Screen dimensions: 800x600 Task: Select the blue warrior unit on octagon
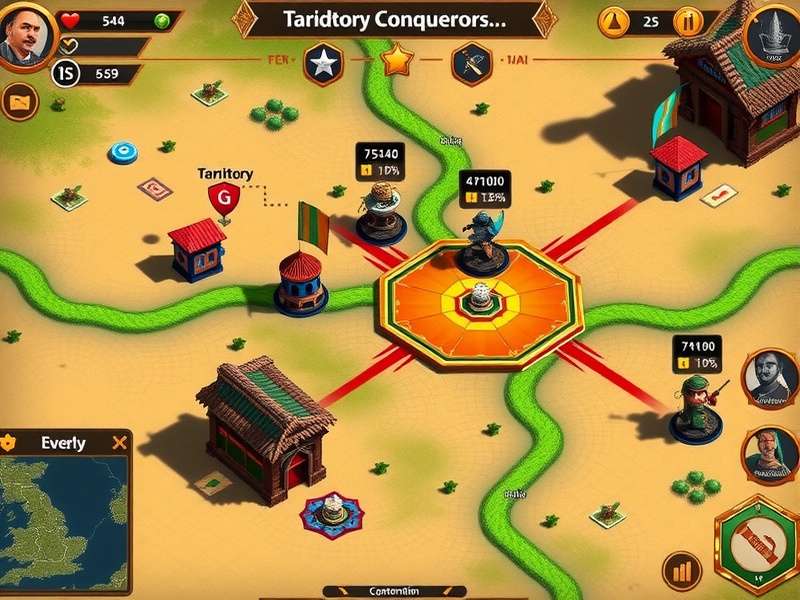482,242
